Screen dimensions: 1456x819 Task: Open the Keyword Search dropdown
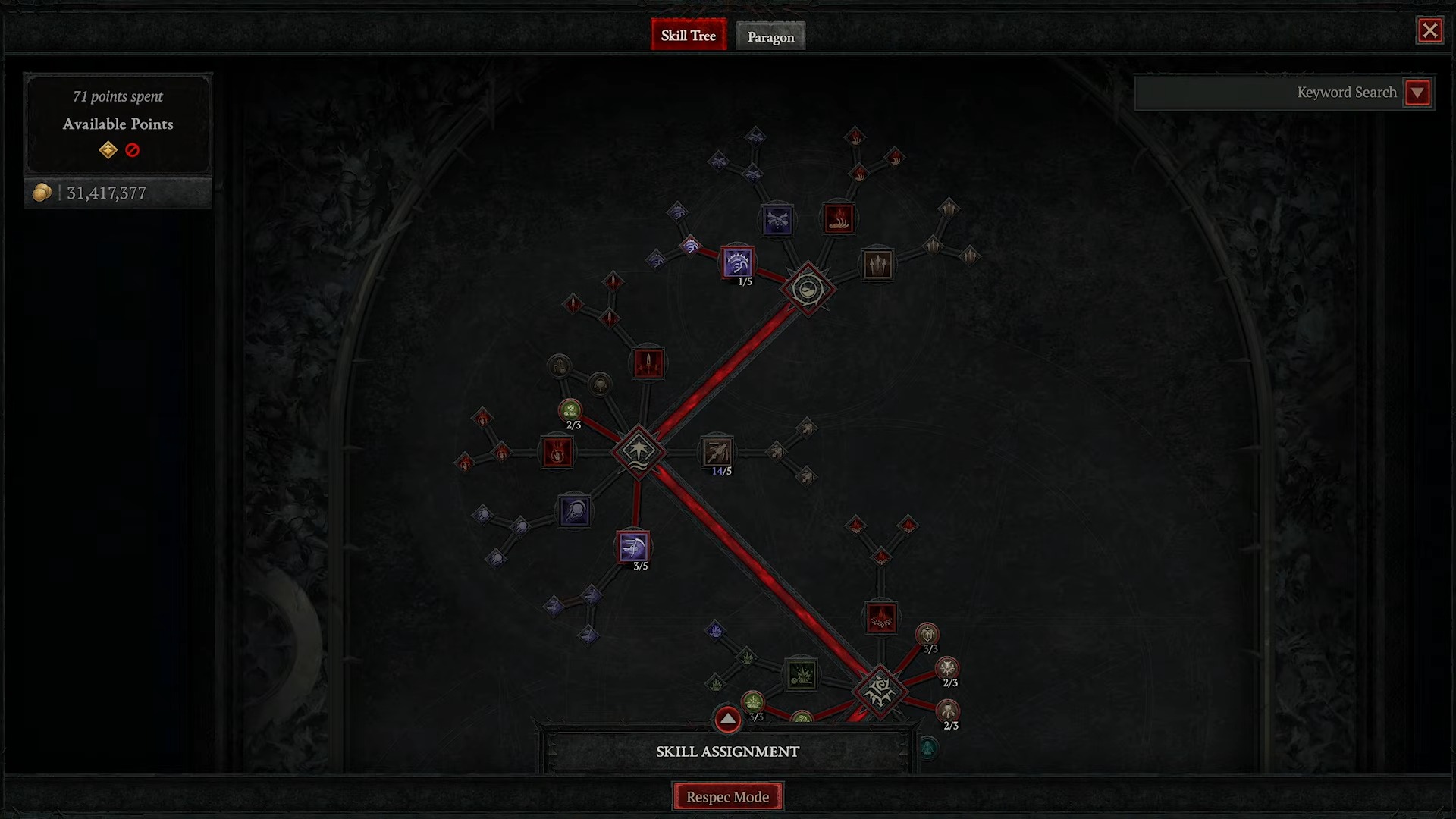pos(1417,93)
